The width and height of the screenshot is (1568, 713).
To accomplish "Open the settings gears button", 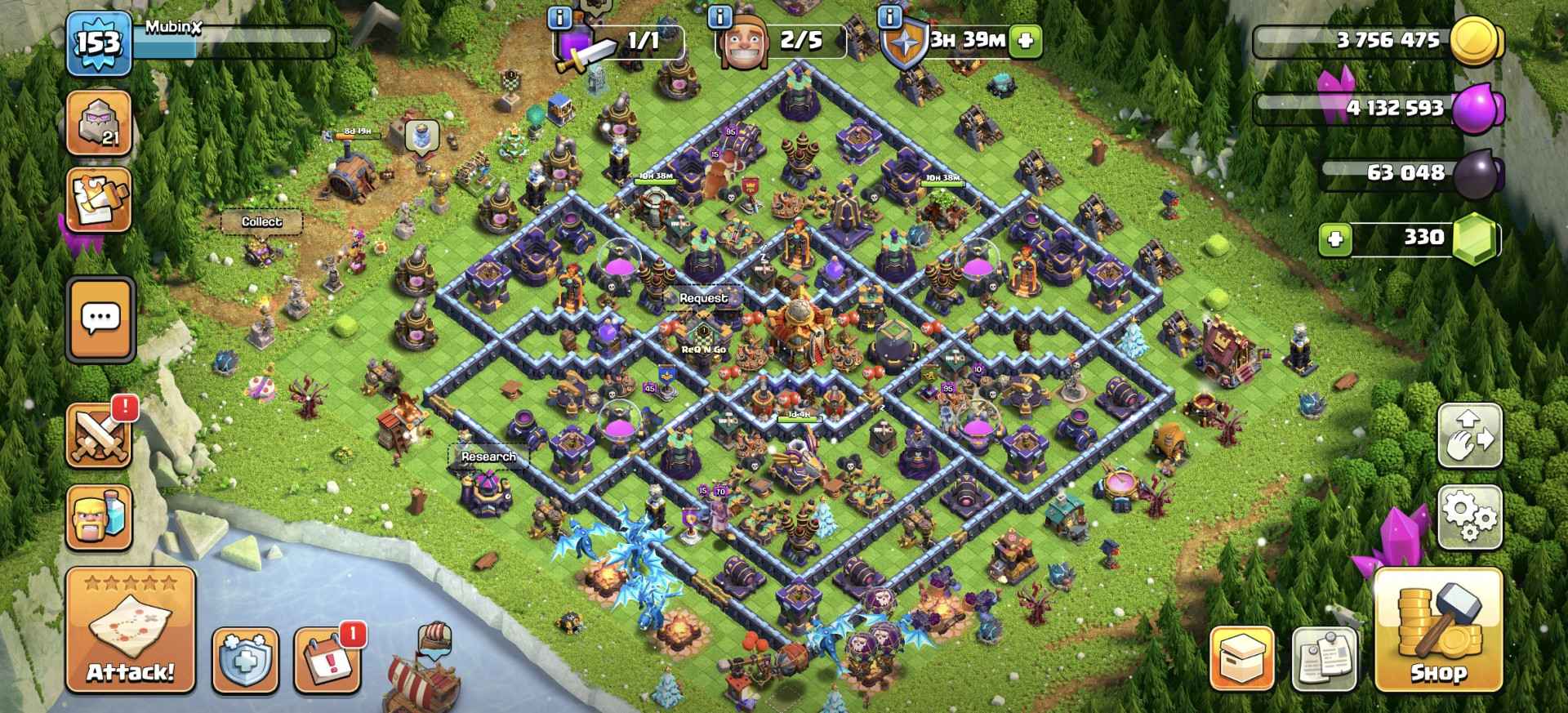I will [1469, 516].
